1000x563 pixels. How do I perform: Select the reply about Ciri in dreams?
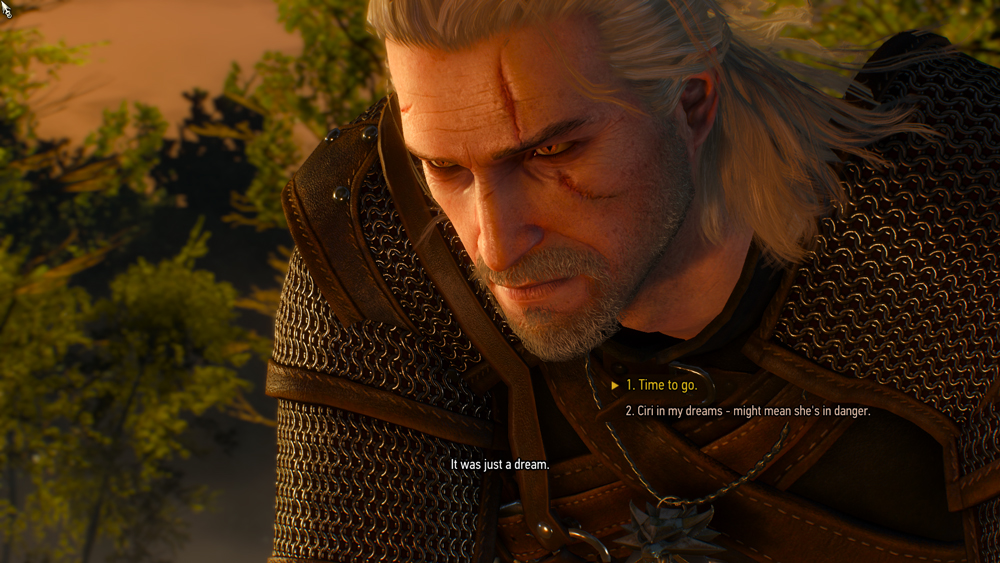pyautogui.click(x=747, y=411)
